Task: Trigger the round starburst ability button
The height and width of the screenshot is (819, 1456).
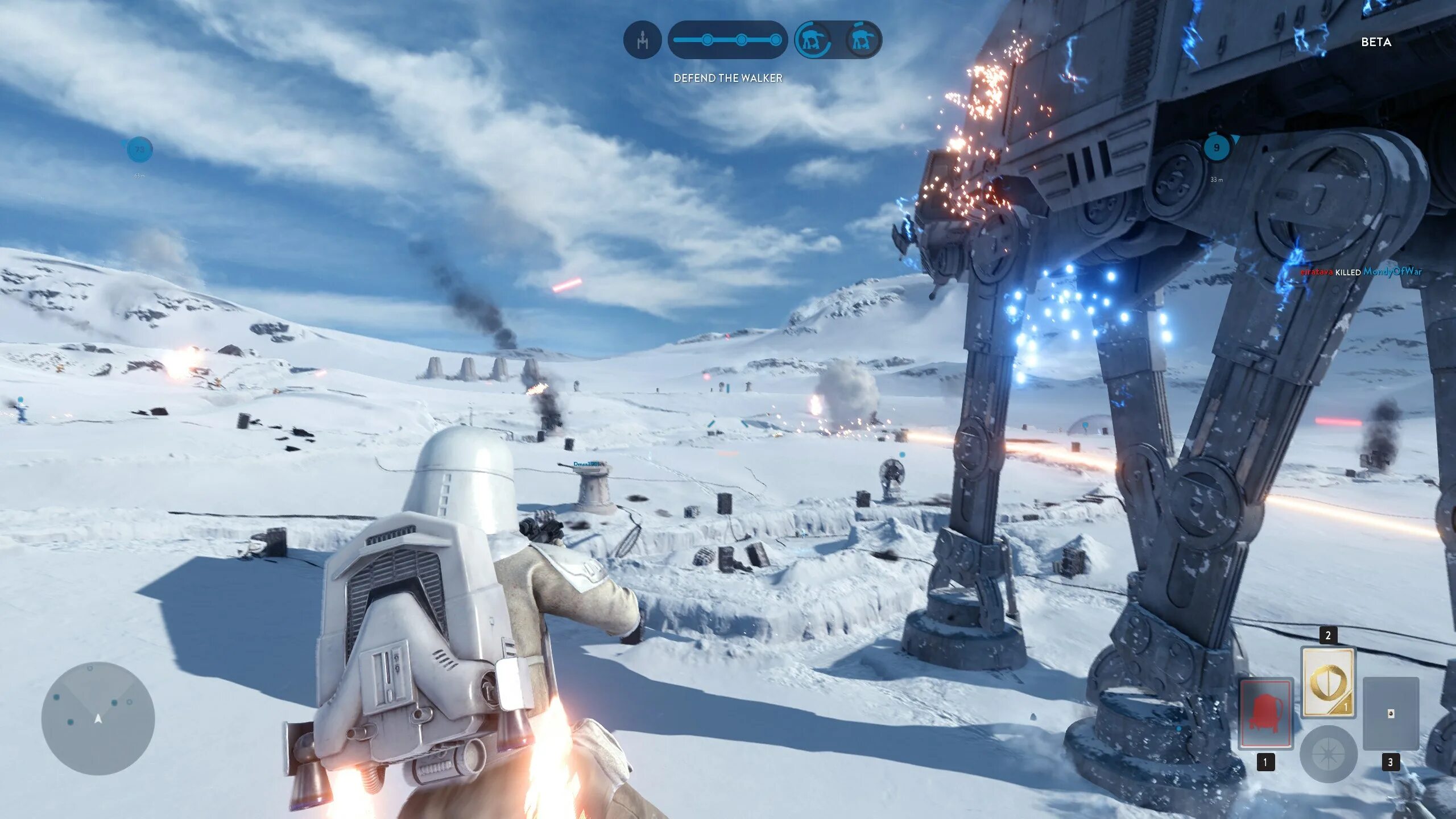Action: (x=1328, y=754)
